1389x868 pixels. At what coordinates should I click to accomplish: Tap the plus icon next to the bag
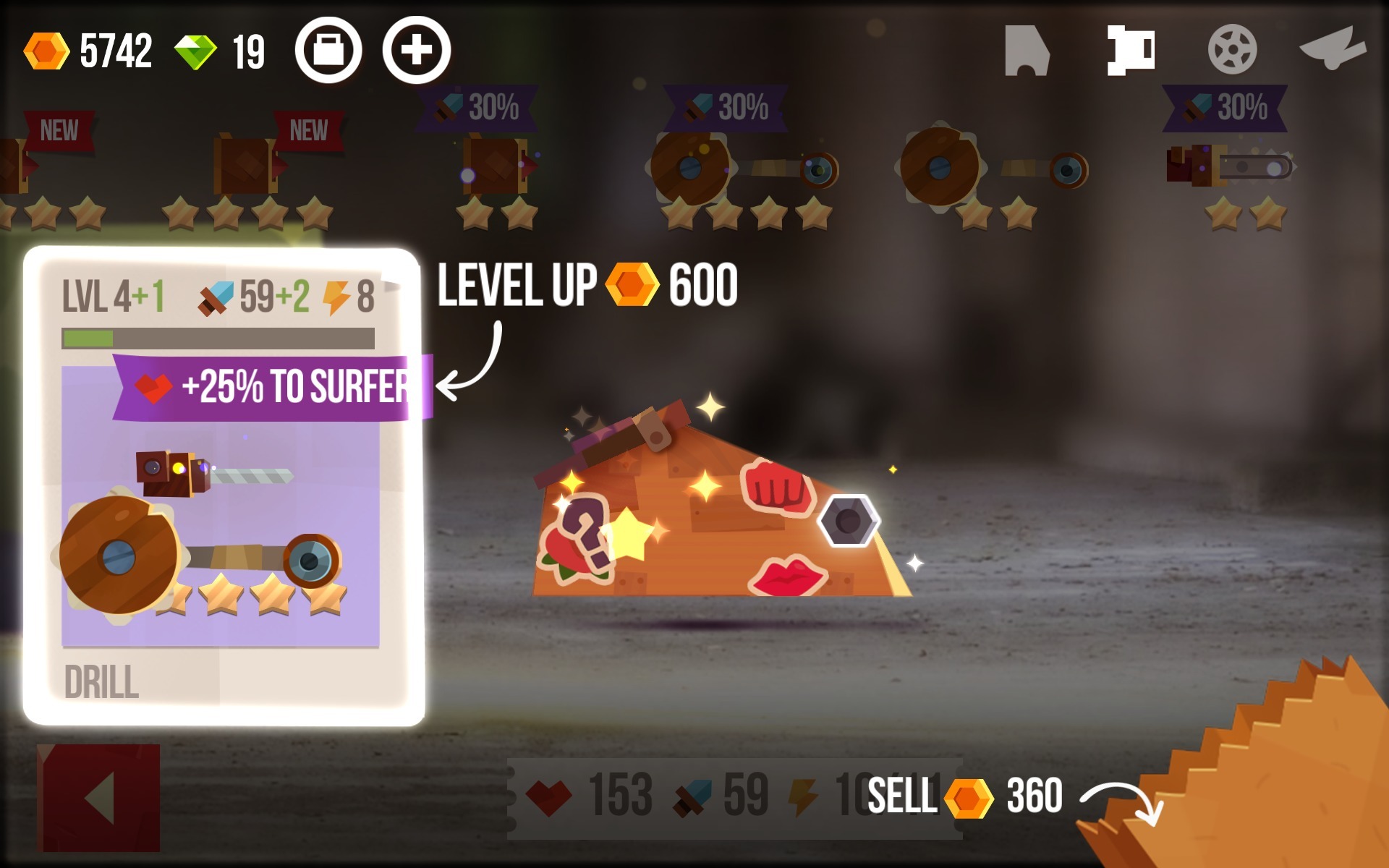415,51
